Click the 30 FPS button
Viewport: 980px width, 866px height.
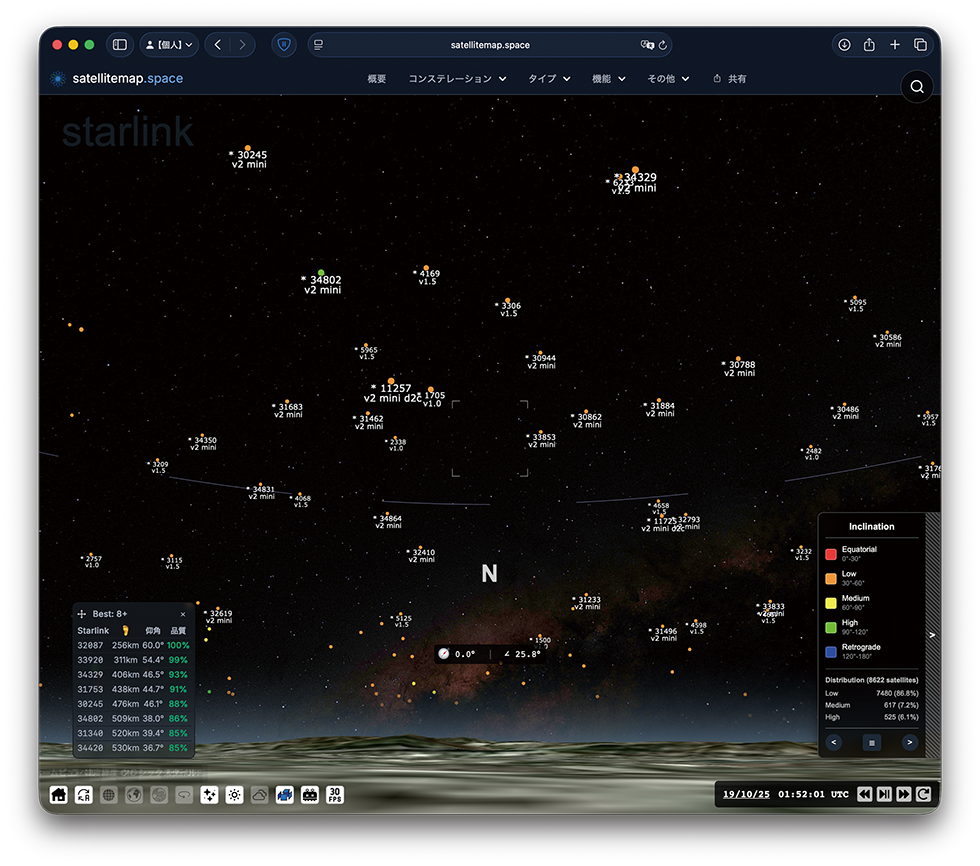(335, 795)
